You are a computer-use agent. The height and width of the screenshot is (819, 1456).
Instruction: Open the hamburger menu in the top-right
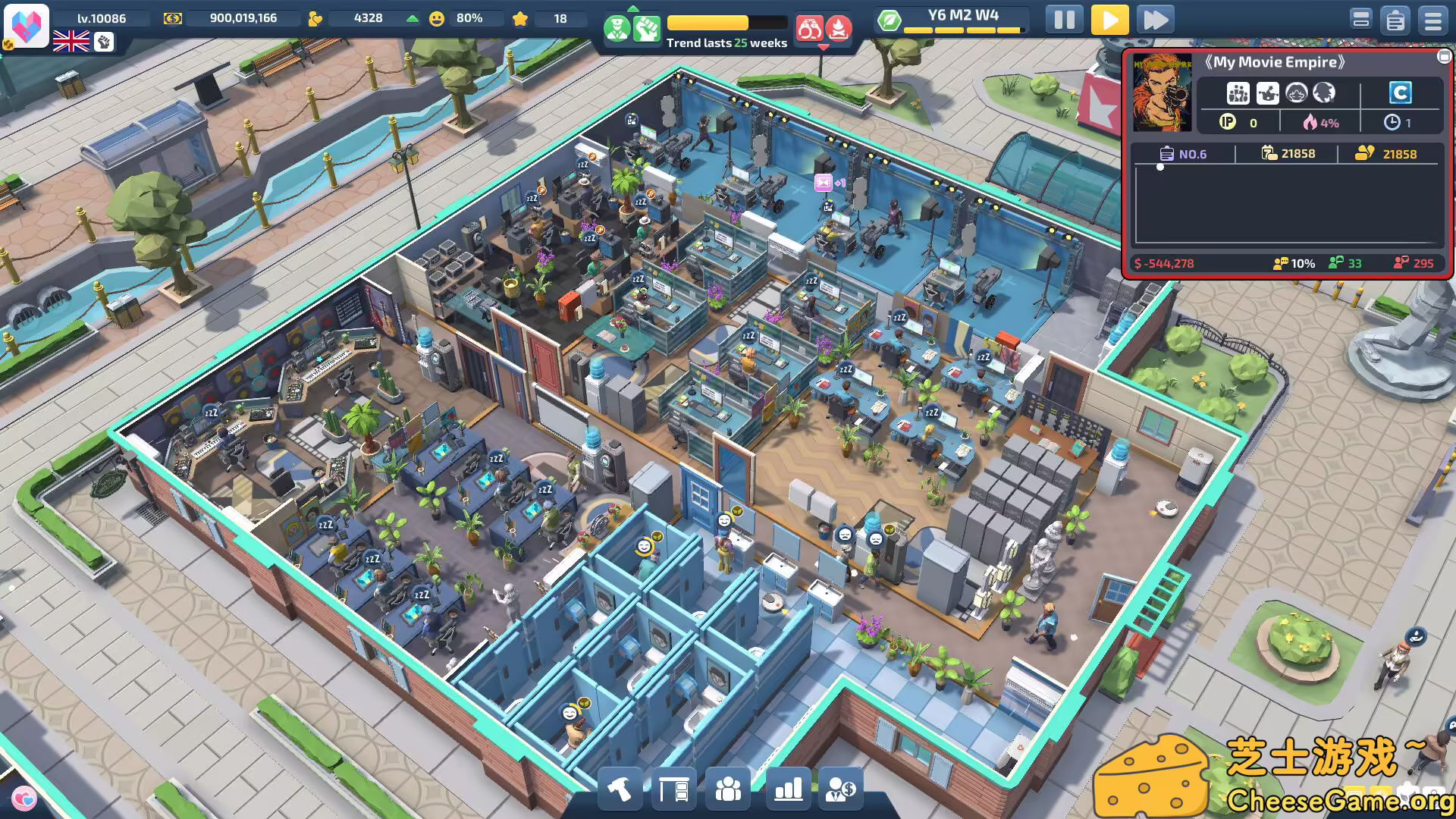coord(1433,20)
